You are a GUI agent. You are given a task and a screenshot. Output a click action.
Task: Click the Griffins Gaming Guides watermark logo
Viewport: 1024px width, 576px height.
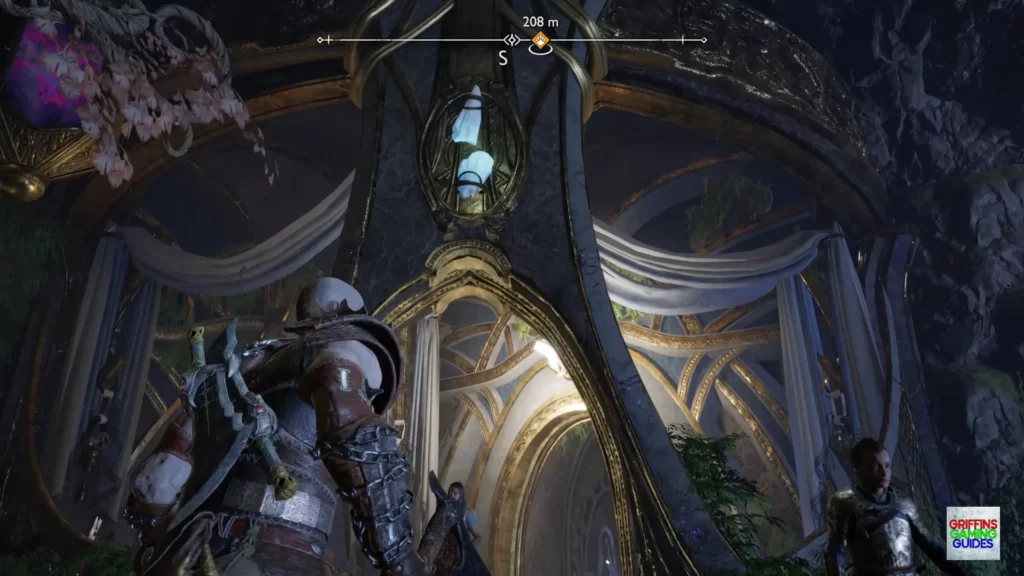click(972, 532)
